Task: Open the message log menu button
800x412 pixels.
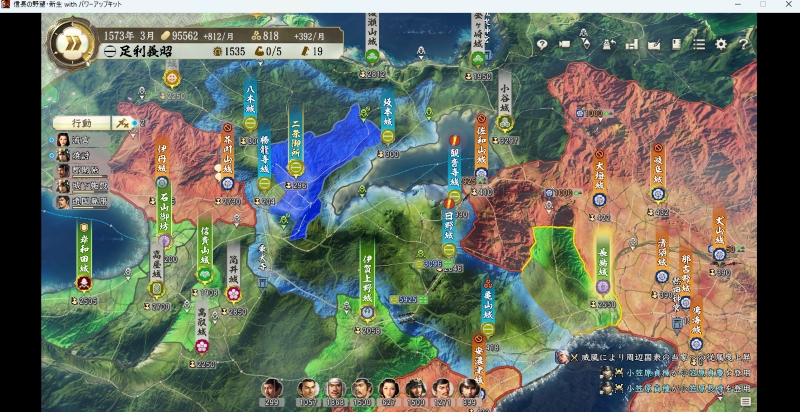Action: click(x=745, y=401)
